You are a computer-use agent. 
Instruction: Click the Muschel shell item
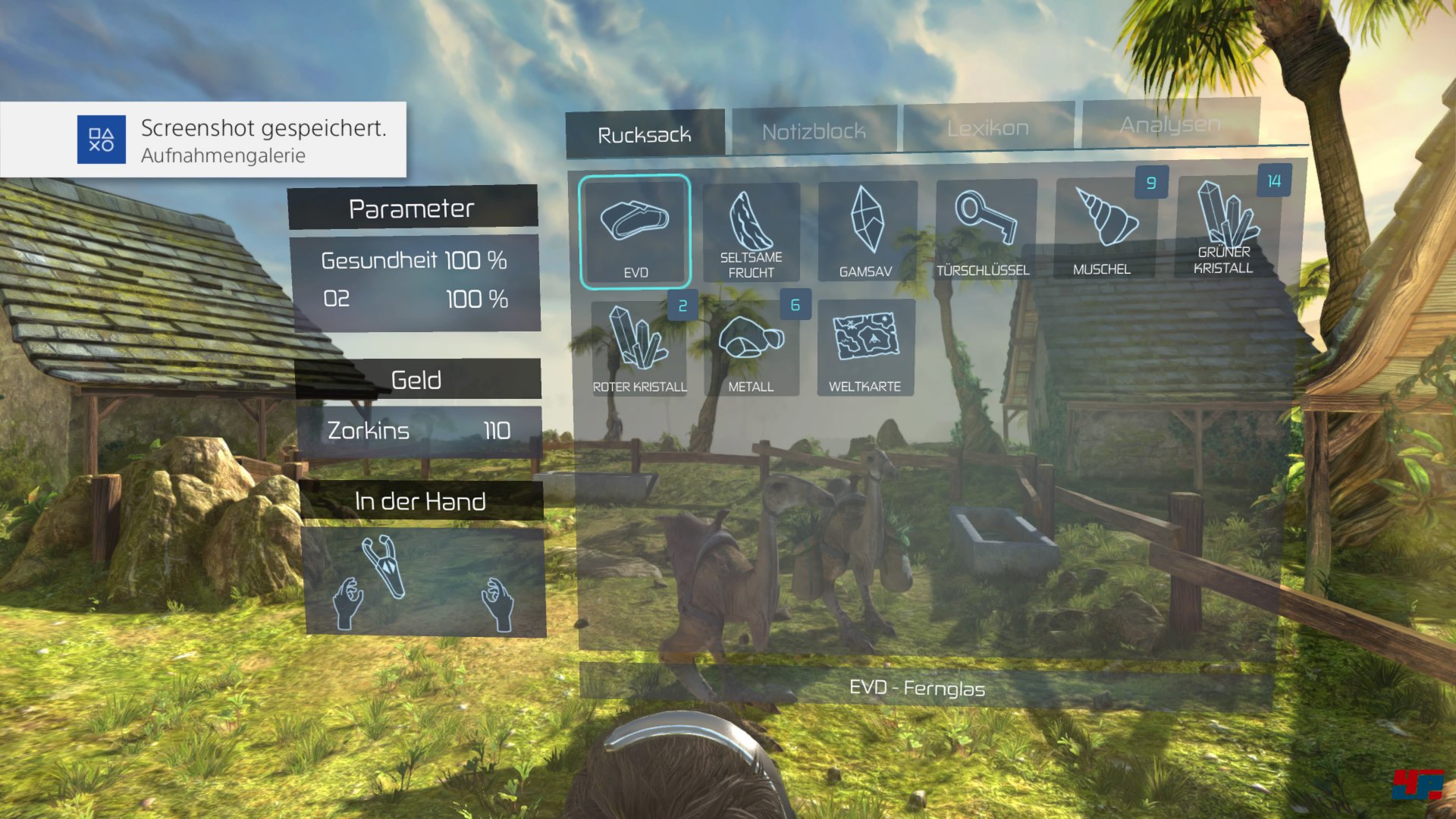pyautogui.click(x=1104, y=228)
